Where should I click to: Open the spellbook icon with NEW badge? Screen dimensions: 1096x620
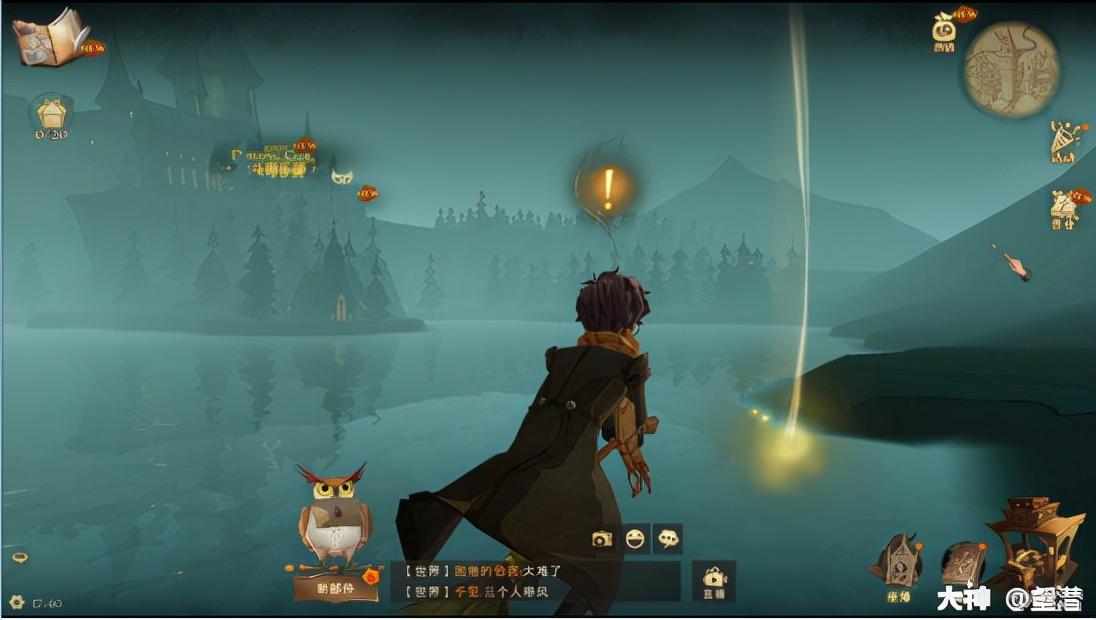(x=52, y=37)
